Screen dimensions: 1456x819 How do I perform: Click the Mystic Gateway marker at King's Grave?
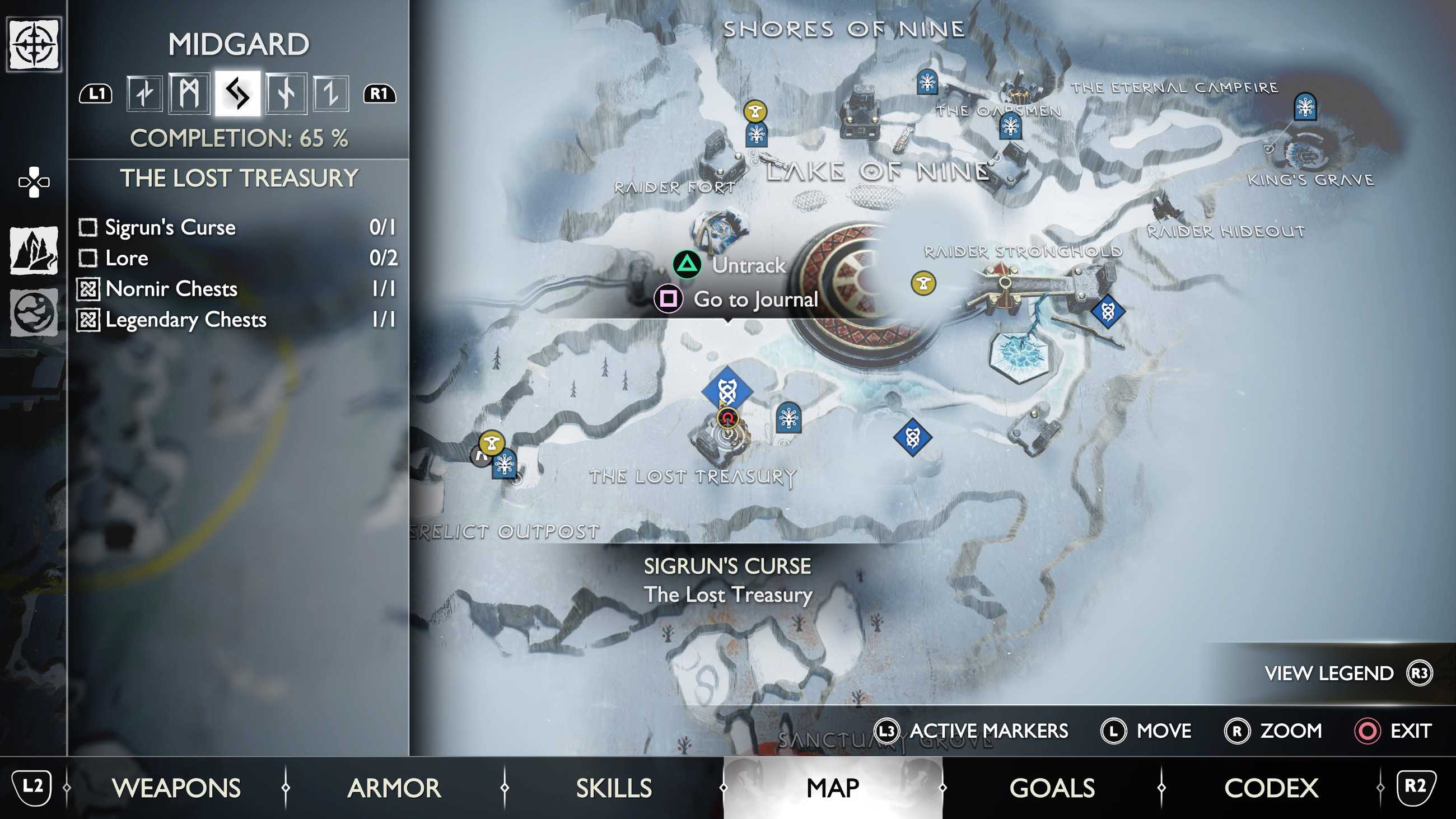(1305, 107)
